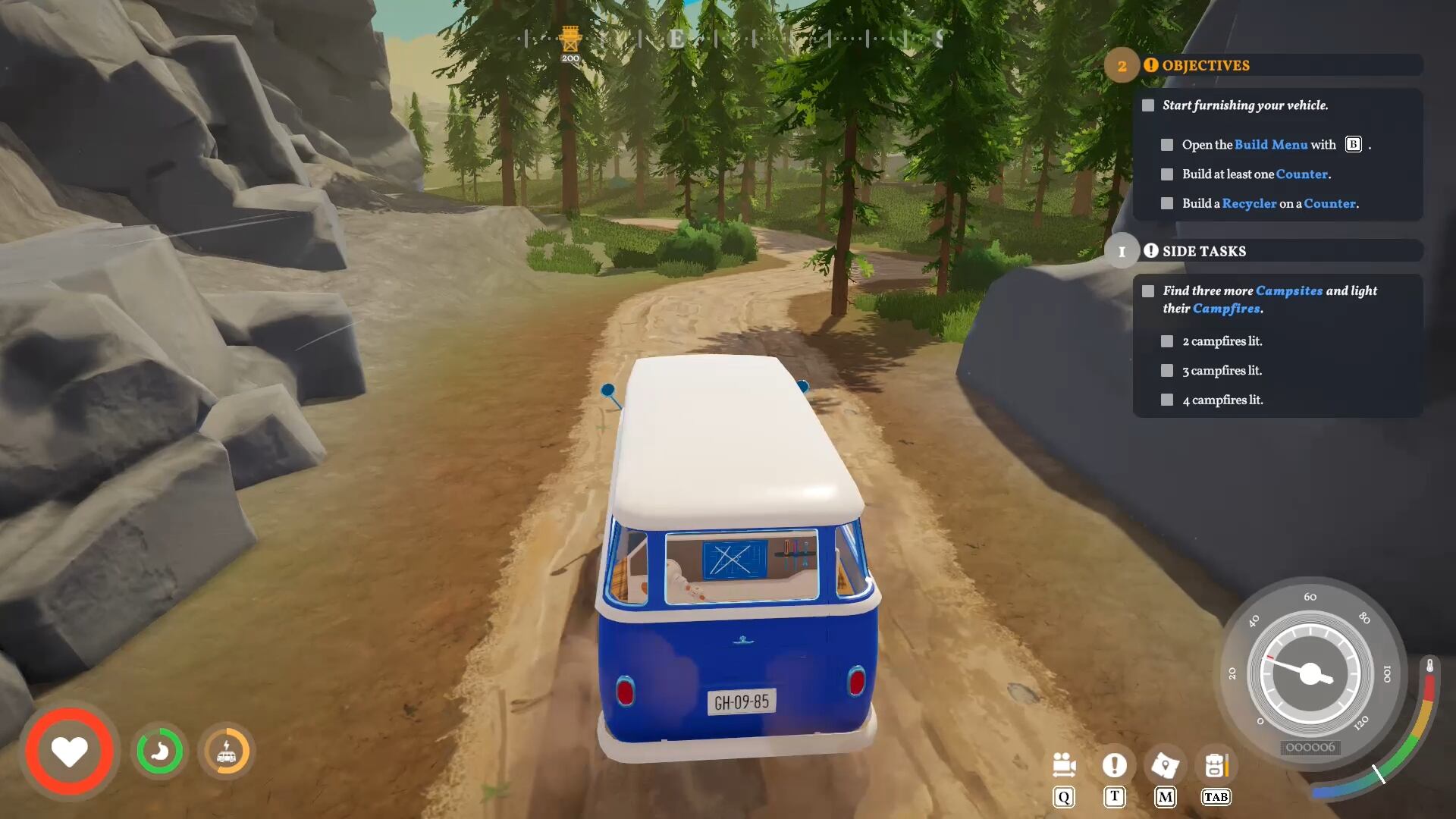Select the "Start furnishing your vehicle" objective

point(1244,105)
